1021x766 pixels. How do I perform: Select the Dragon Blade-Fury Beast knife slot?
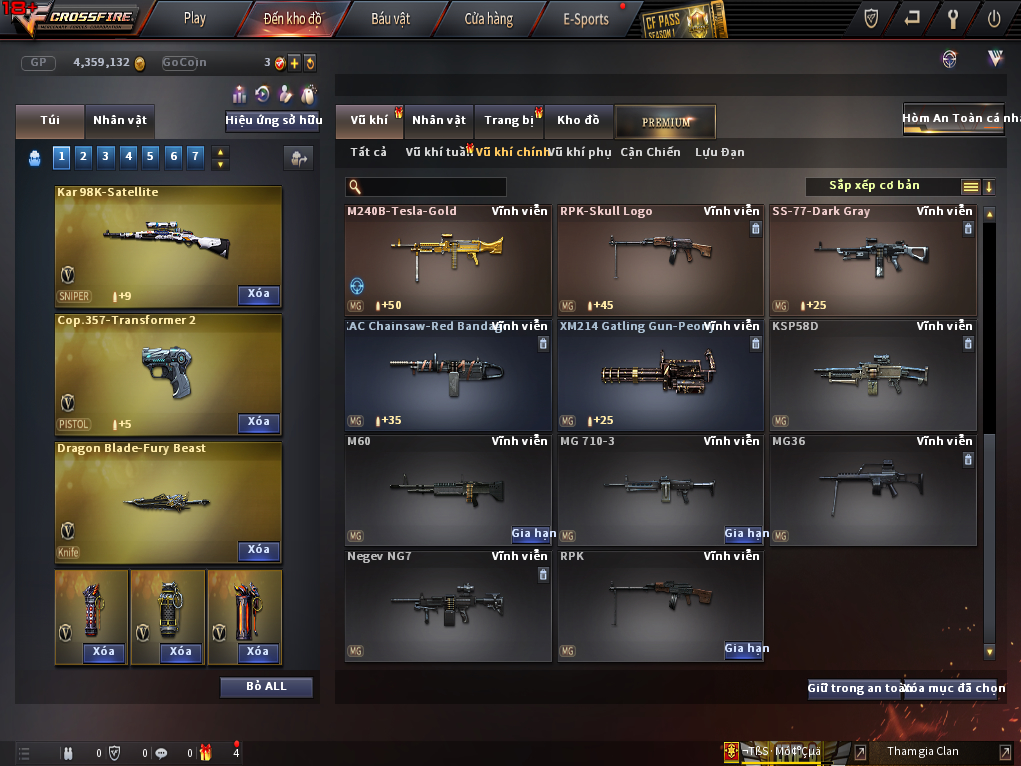tap(168, 502)
